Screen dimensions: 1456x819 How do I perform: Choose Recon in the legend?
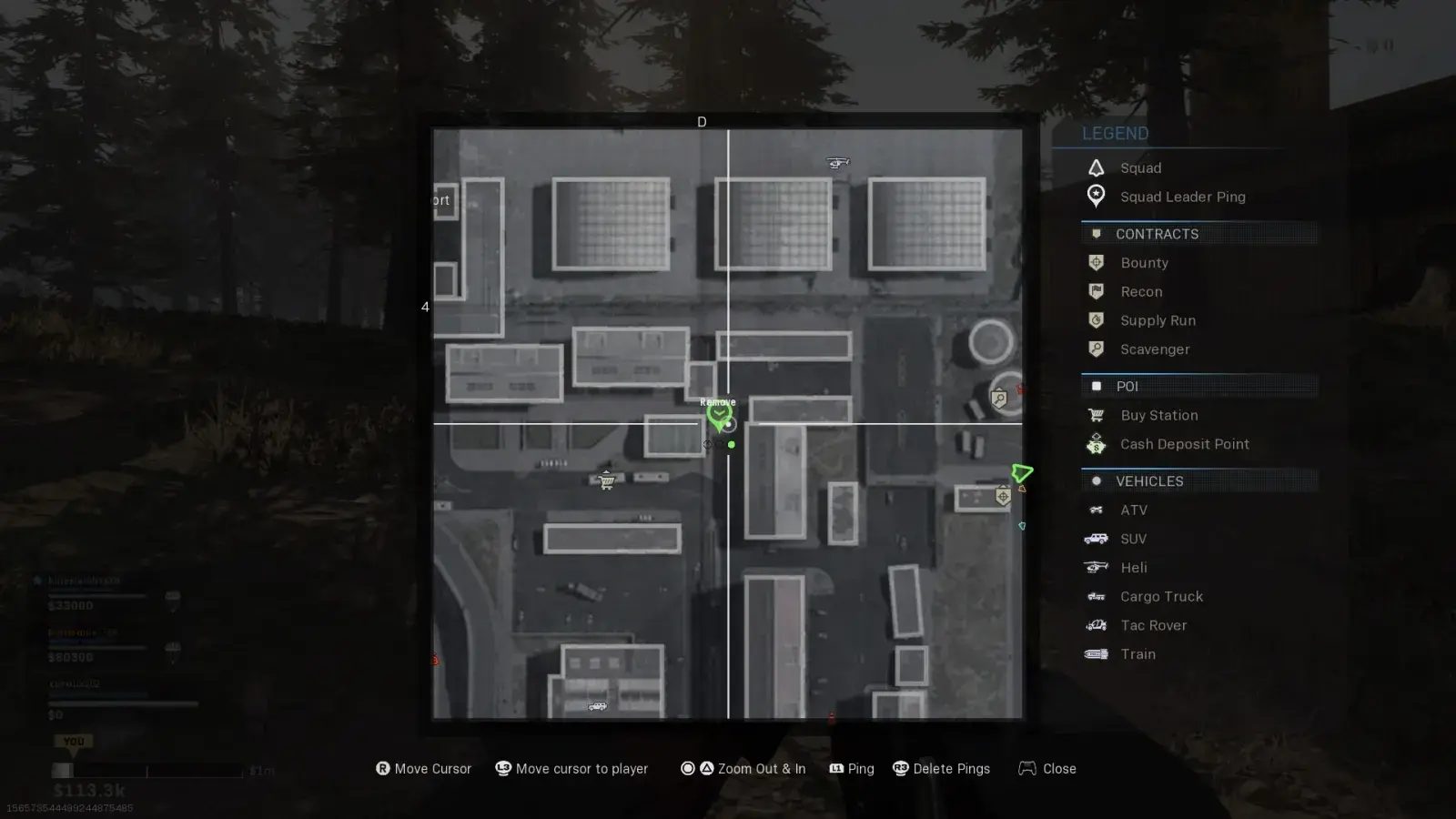(x=1141, y=292)
